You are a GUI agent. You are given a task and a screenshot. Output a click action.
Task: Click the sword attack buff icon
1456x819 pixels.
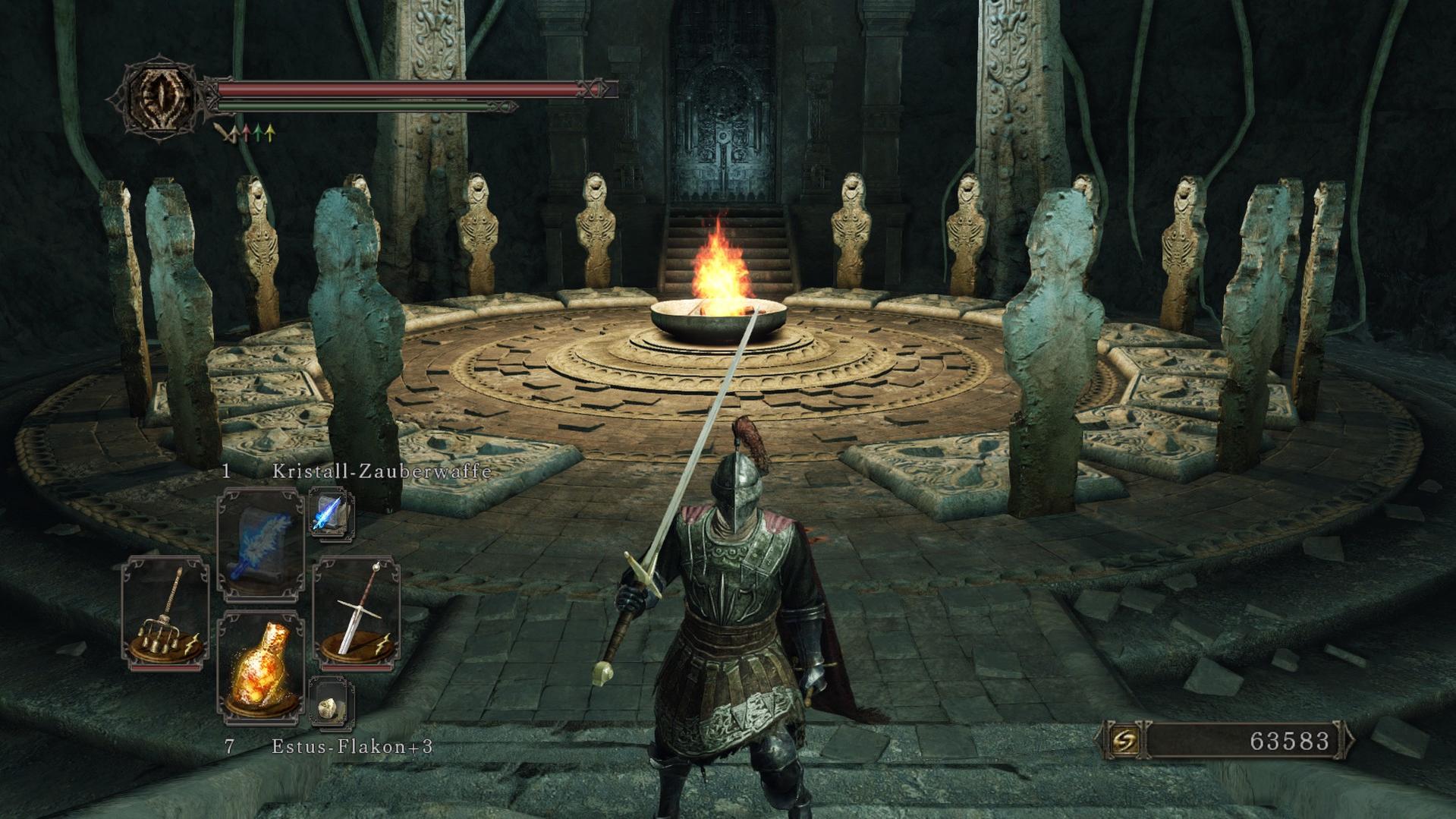point(224,134)
